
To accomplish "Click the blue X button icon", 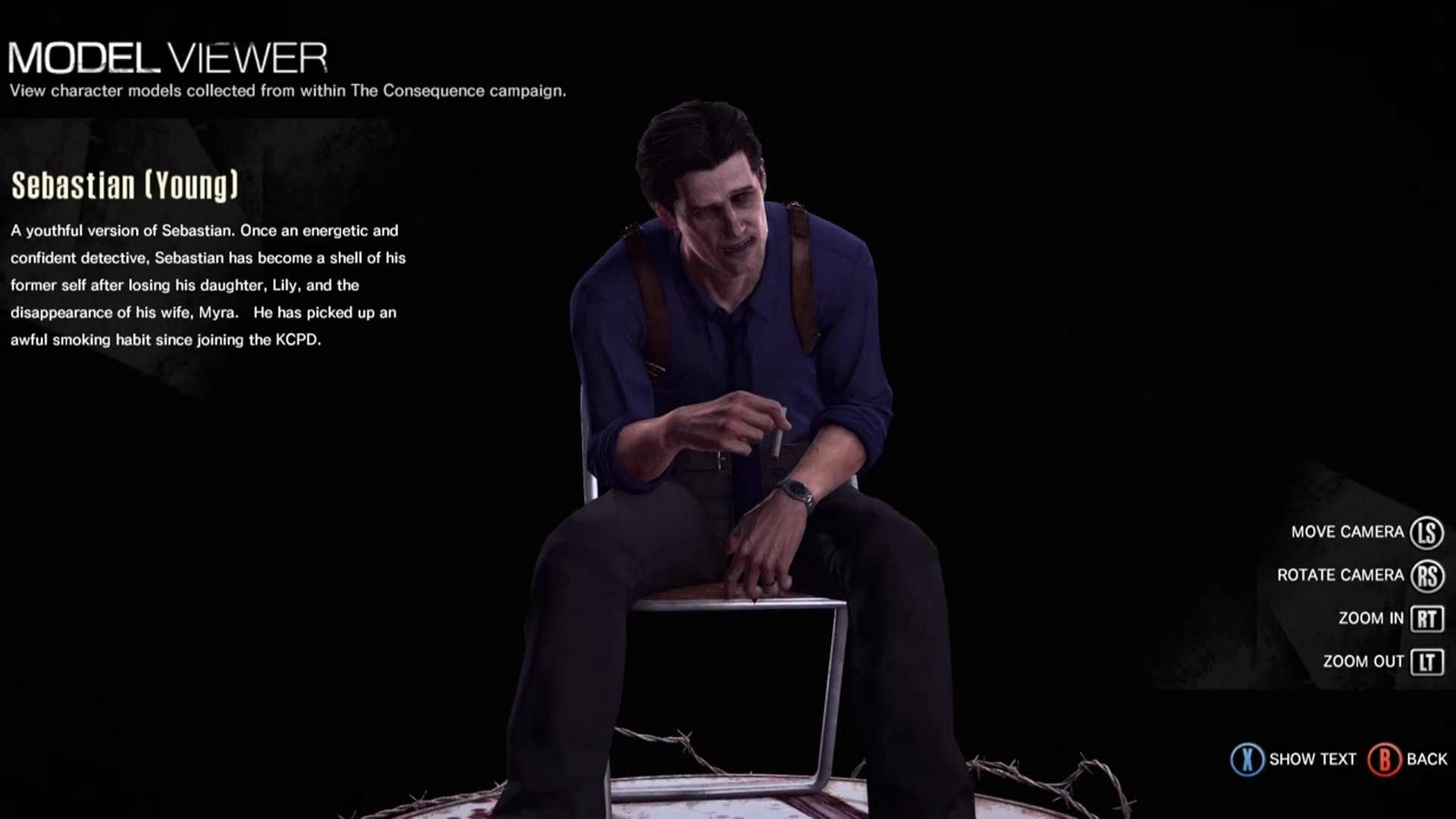I will [x=1247, y=758].
